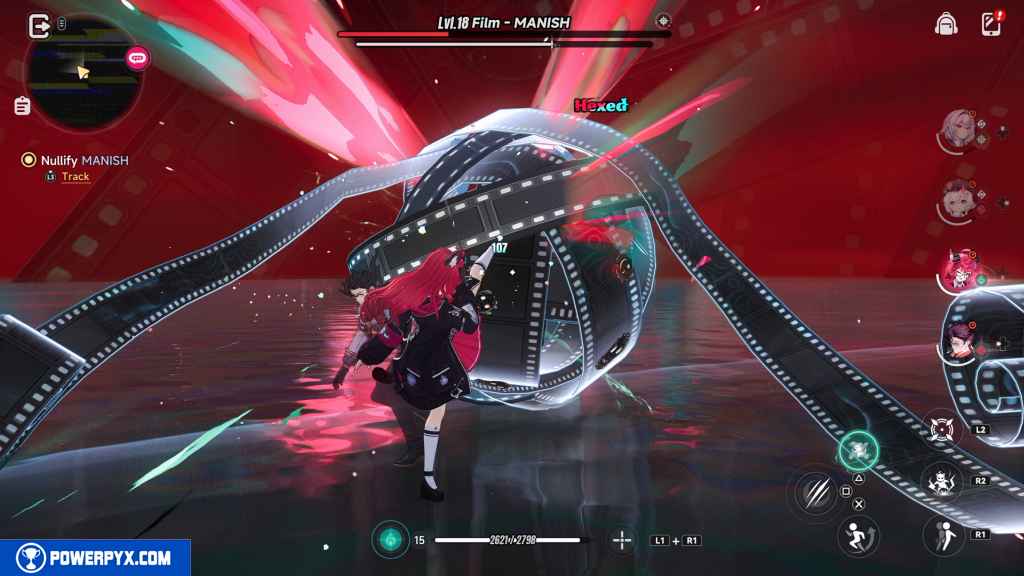Open the pink chat bubble icon
The image size is (1024, 576).
pos(138,58)
